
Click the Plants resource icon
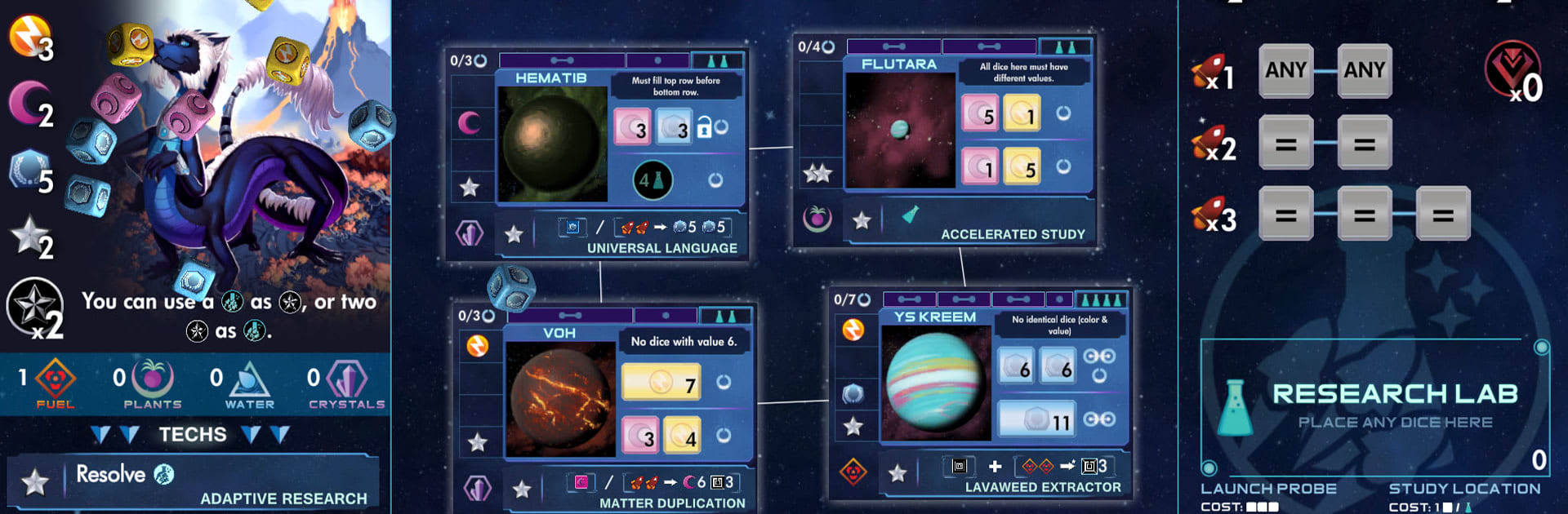[152, 380]
